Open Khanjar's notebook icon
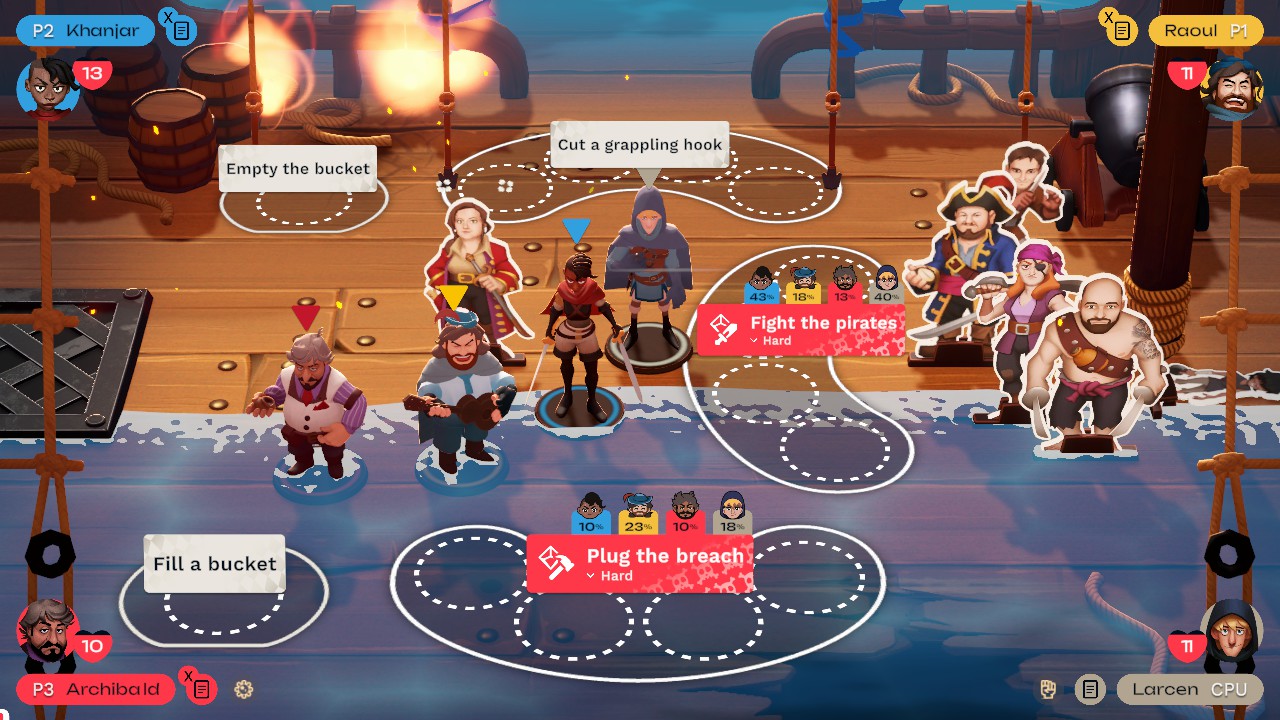1280x720 pixels. point(180,29)
